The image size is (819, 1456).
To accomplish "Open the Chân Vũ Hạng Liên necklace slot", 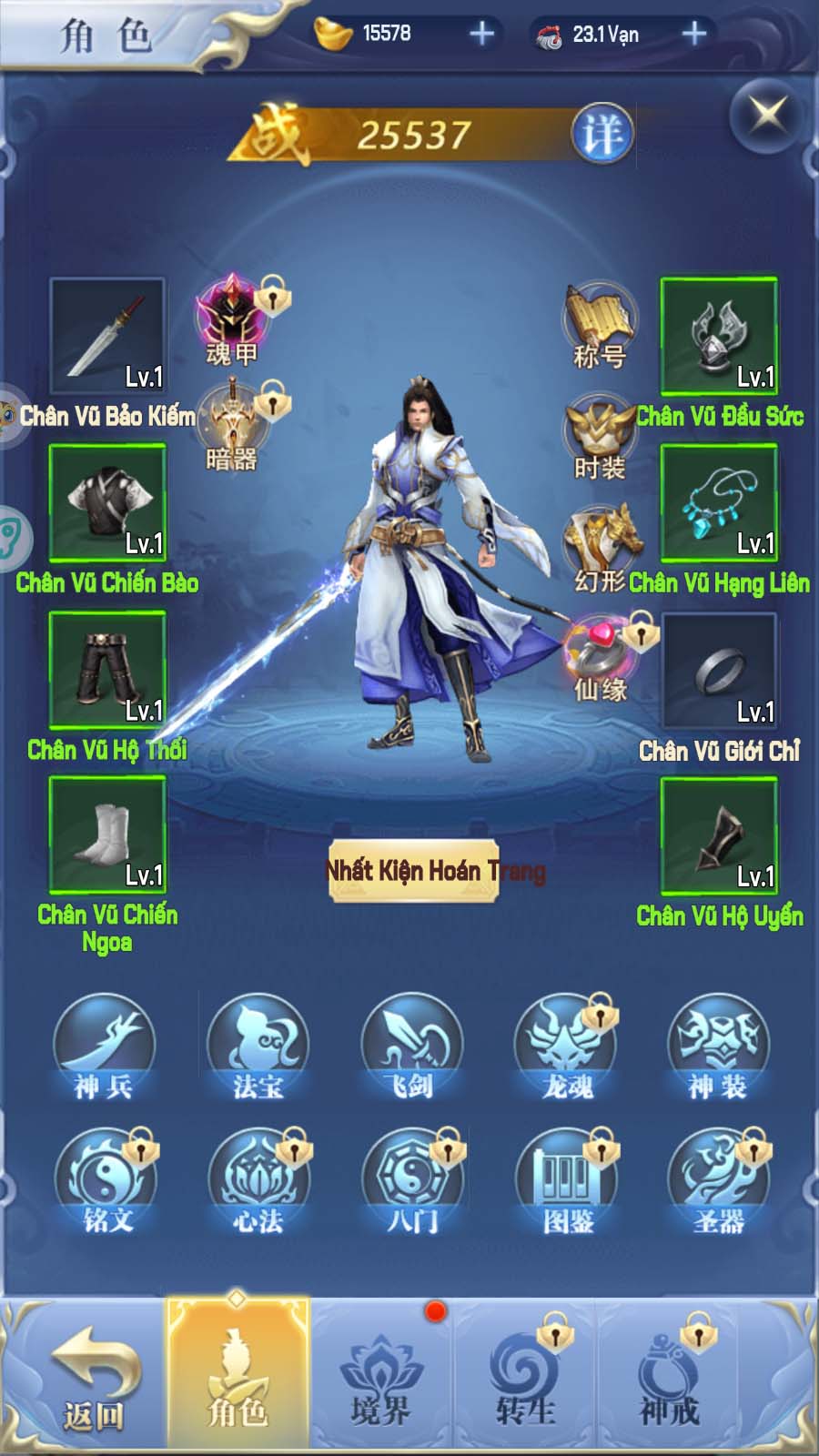I will click(719, 502).
